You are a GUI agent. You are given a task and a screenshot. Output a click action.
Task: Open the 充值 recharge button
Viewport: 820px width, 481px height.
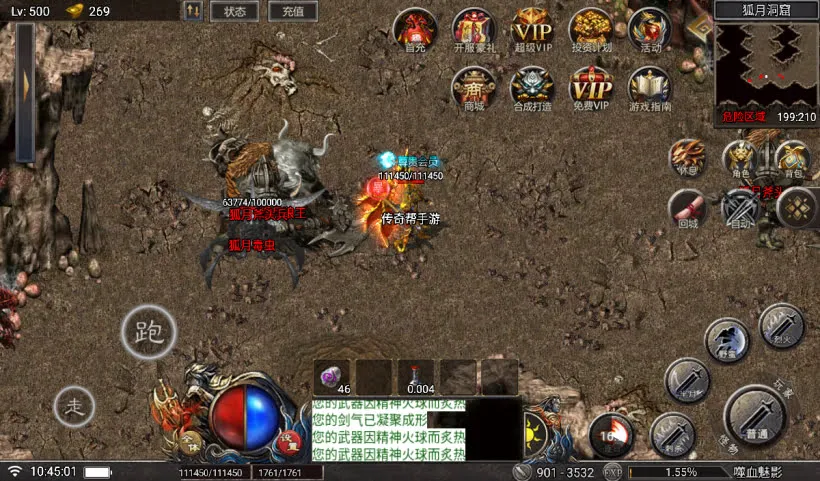pyautogui.click(x=292, y=11)
